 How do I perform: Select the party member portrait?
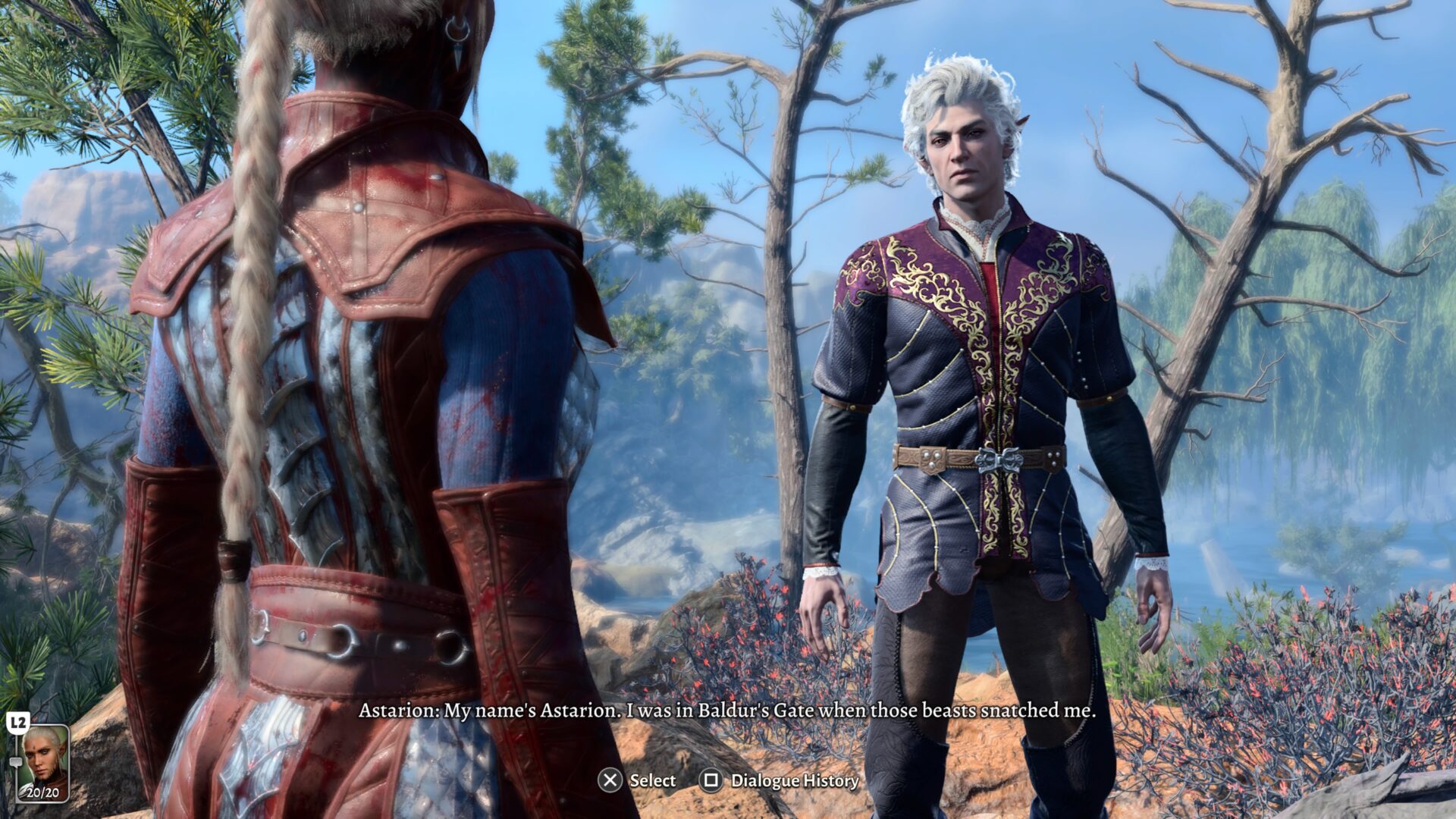[43, 762]
